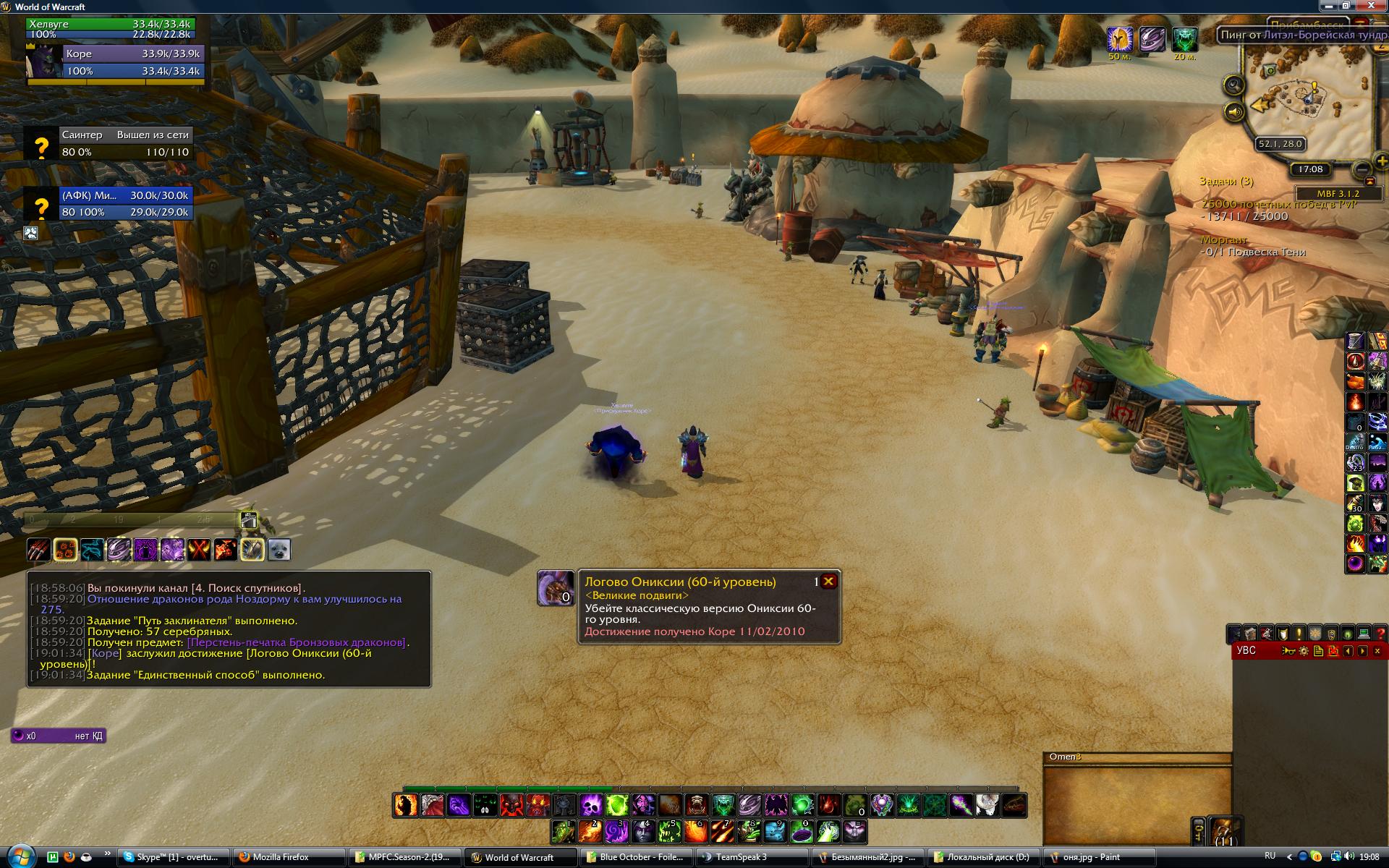Click the clock showing 17:08
The image size is (1389, 868).
pos(1310,169)
